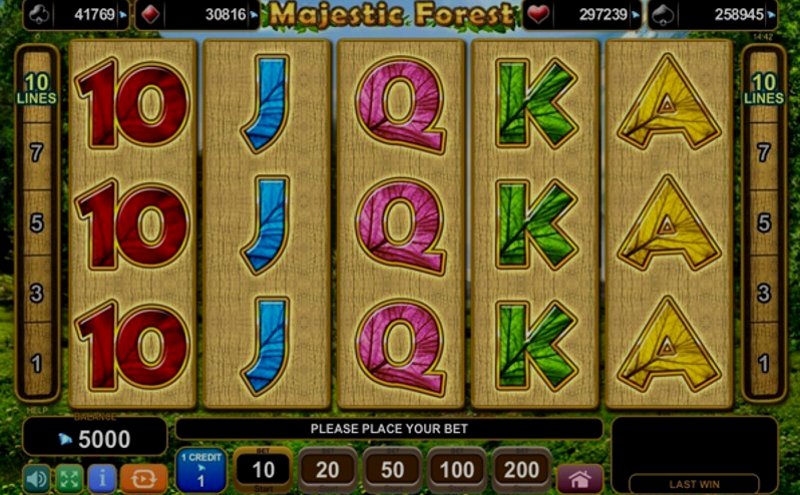
Task: Change the 1 credit denomination
Action: coord(201,470)
